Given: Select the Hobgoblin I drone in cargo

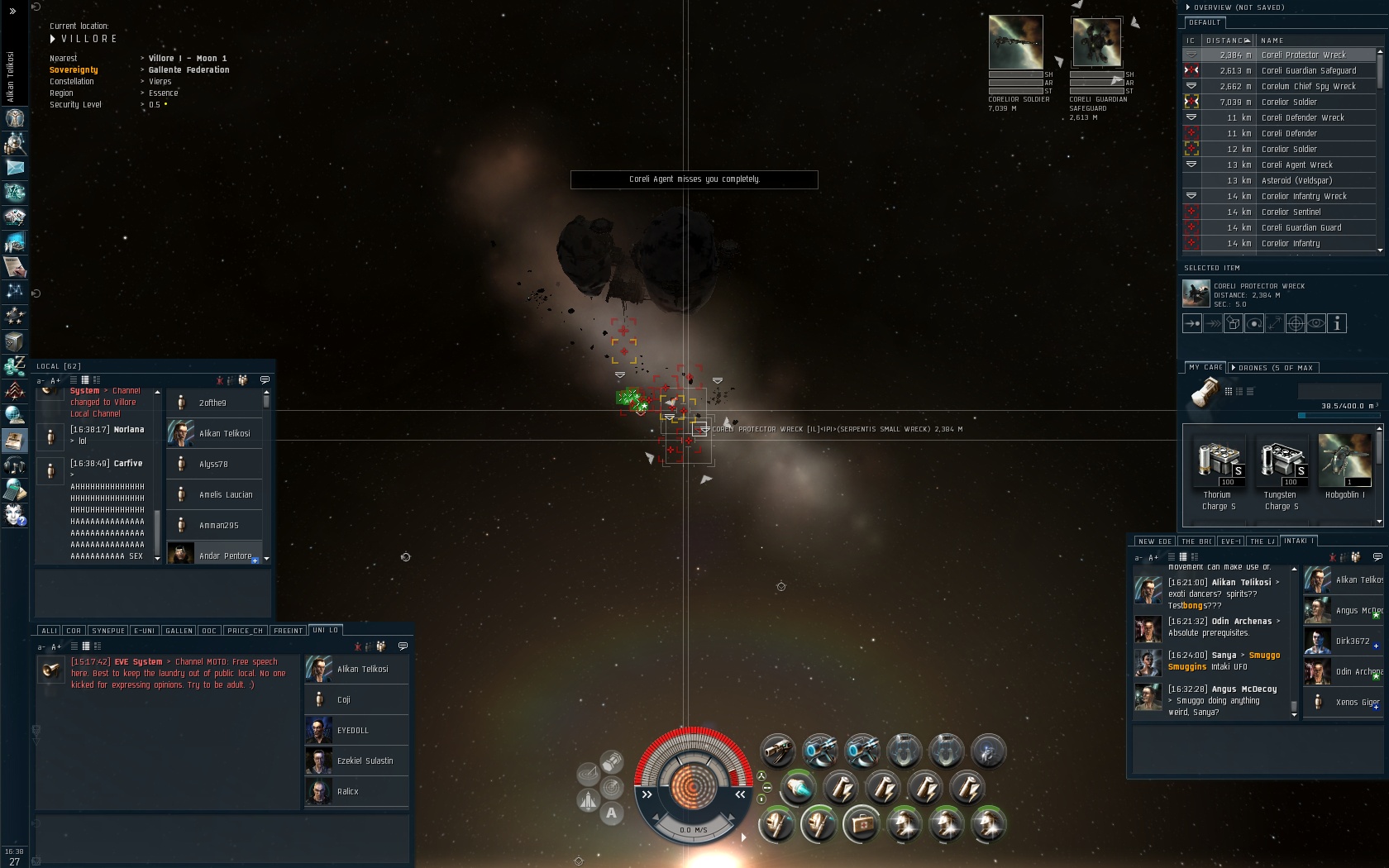Looking at the screenshot, I should [x=1344, y=468].
